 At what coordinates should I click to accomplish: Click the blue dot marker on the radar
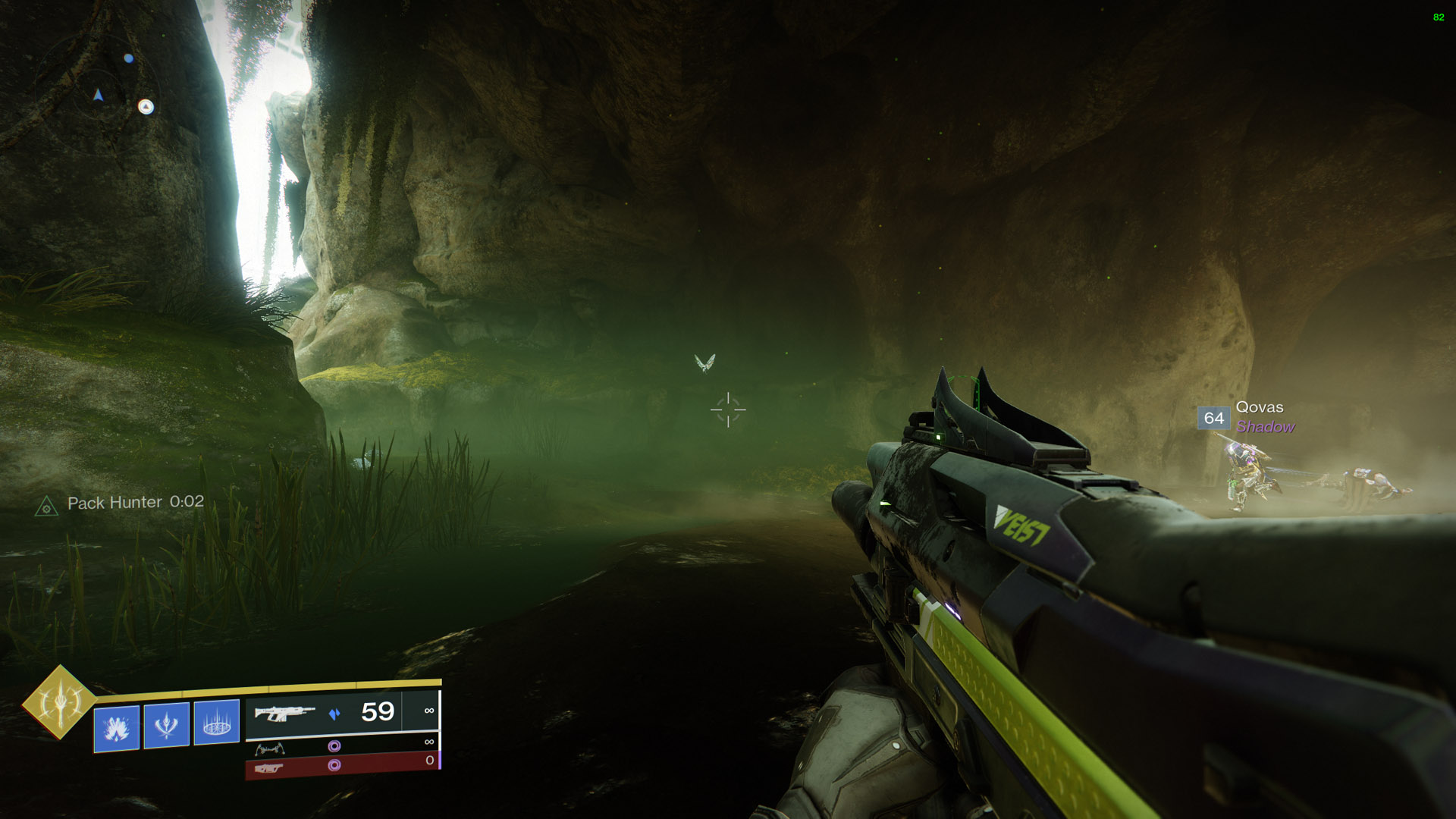point(129,58)
